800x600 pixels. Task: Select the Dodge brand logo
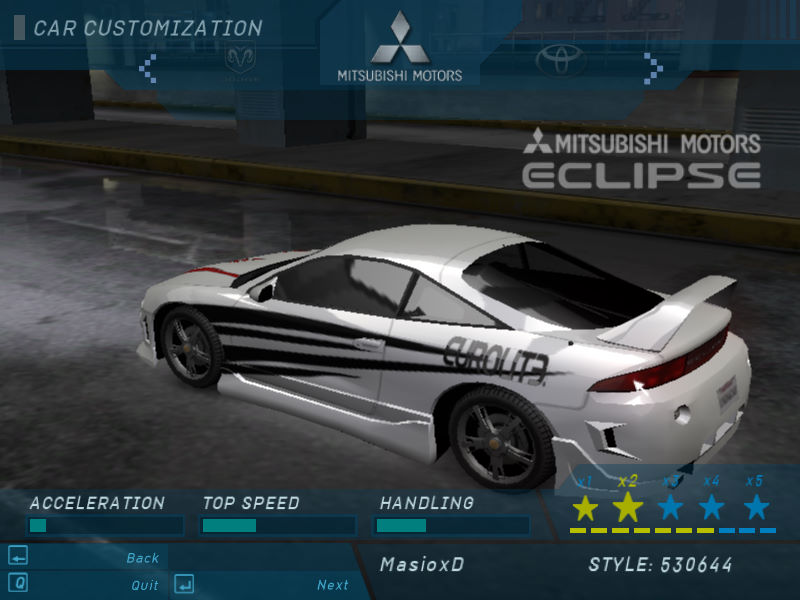240,62
